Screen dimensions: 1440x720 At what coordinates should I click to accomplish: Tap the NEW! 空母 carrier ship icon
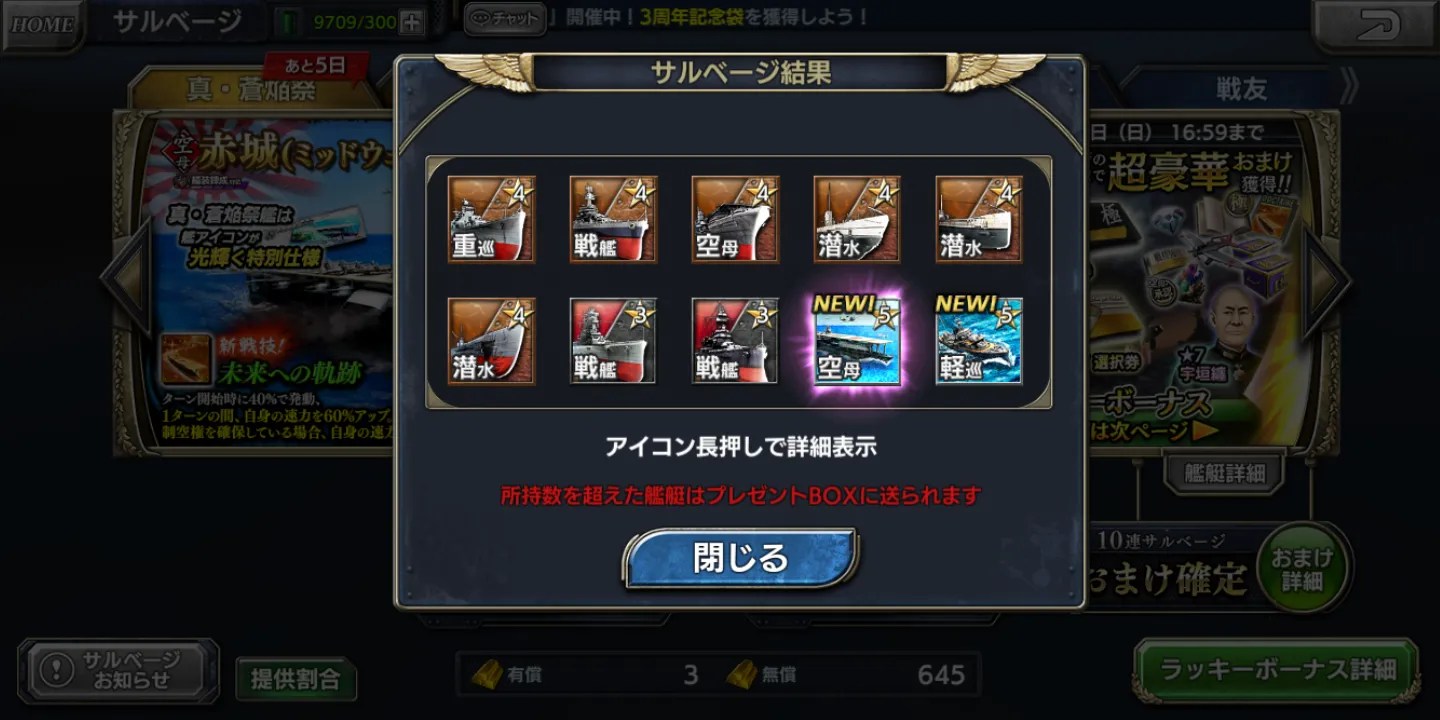pyautogui.click(x=857, y=340)
